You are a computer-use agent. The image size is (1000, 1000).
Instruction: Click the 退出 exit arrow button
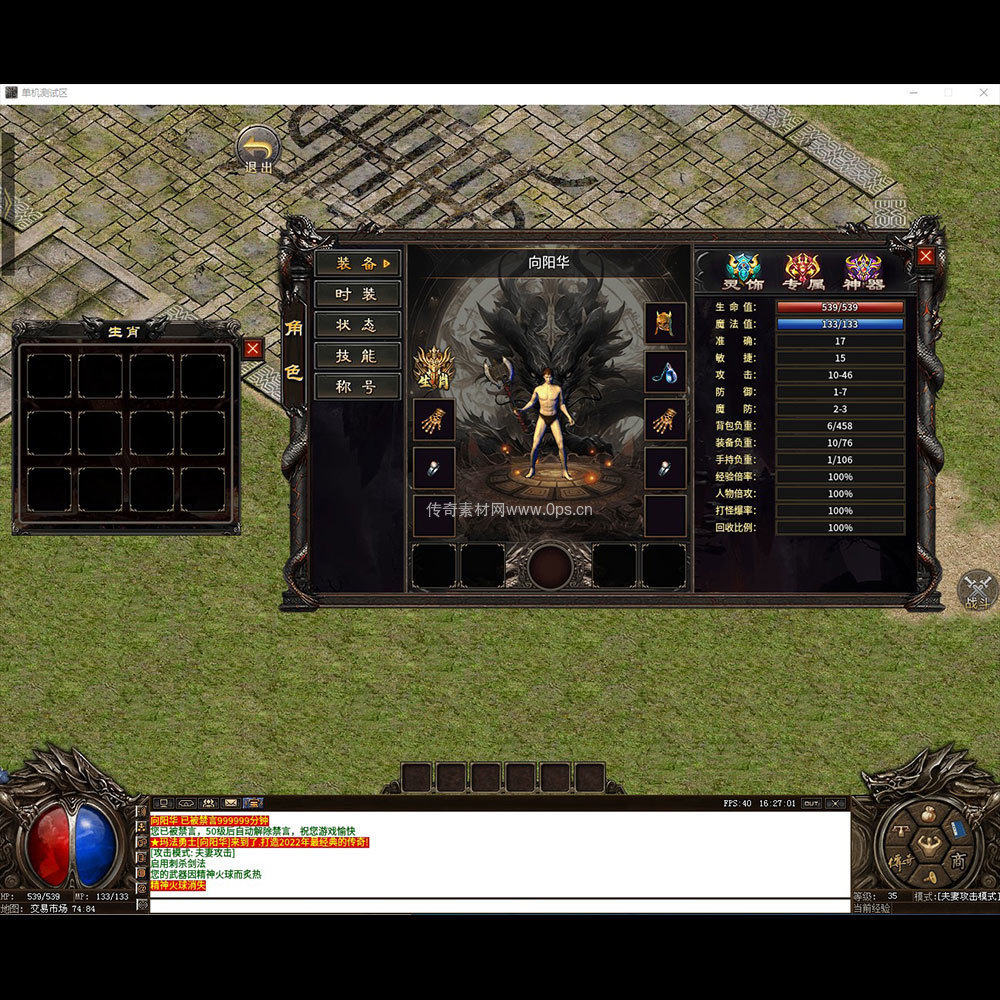pyautogui.click(x=258, y=150)
